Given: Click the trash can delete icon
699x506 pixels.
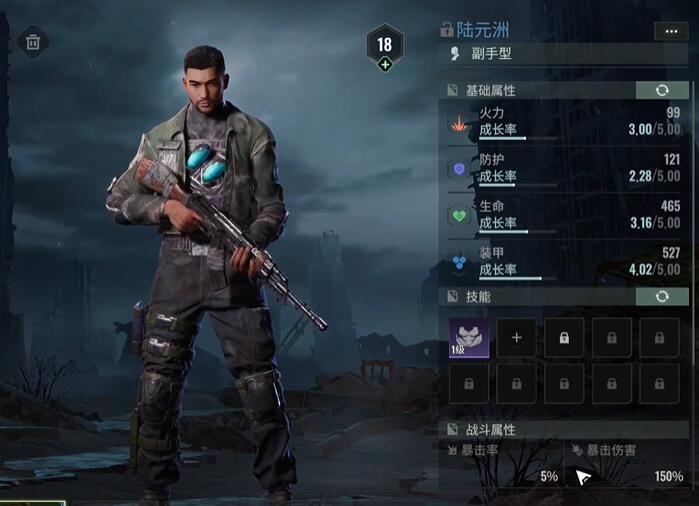Looking at the screenshot, I should pyautogui.click(x=33, y=42).
